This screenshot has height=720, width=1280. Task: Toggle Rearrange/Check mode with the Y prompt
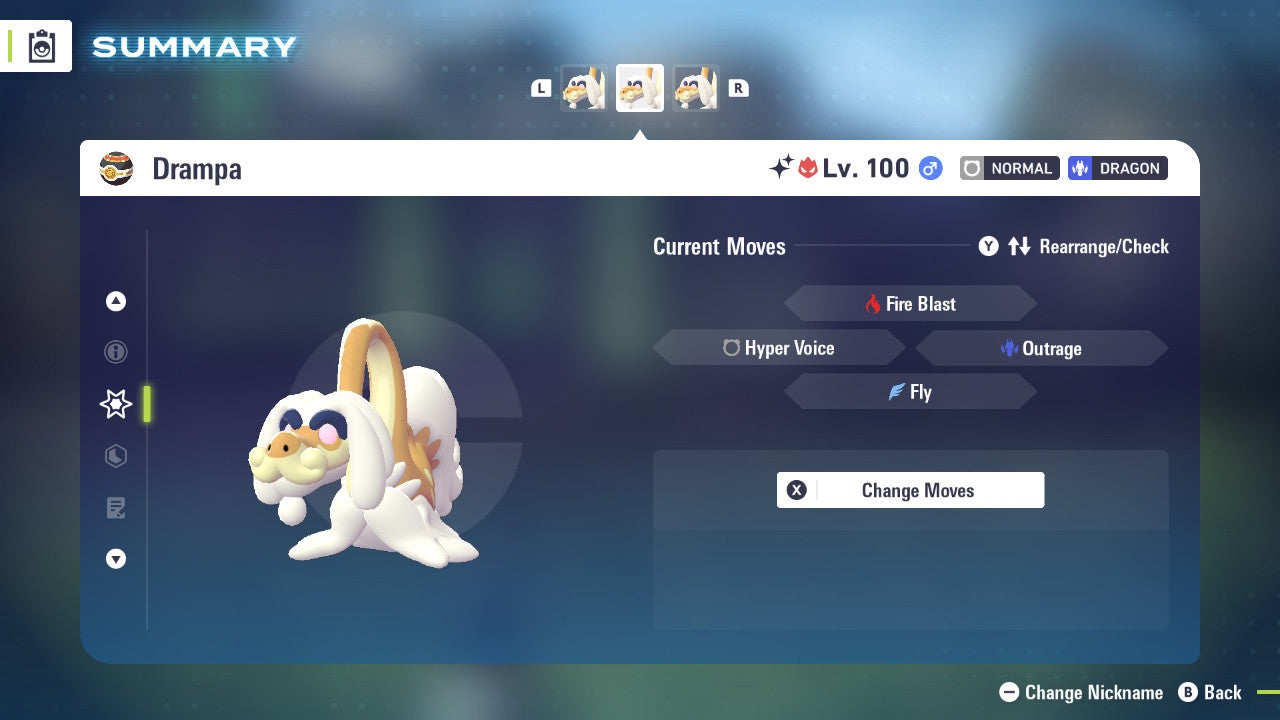(x=988, y=246)
